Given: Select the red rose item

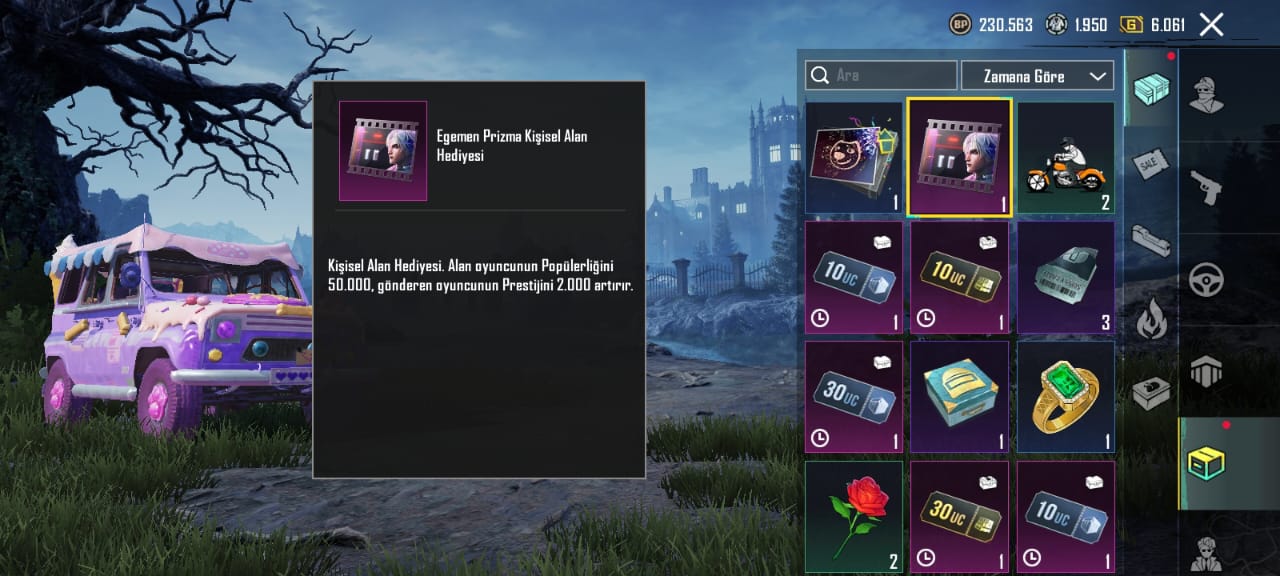Looking at the screenshot, I should [854, 515].
